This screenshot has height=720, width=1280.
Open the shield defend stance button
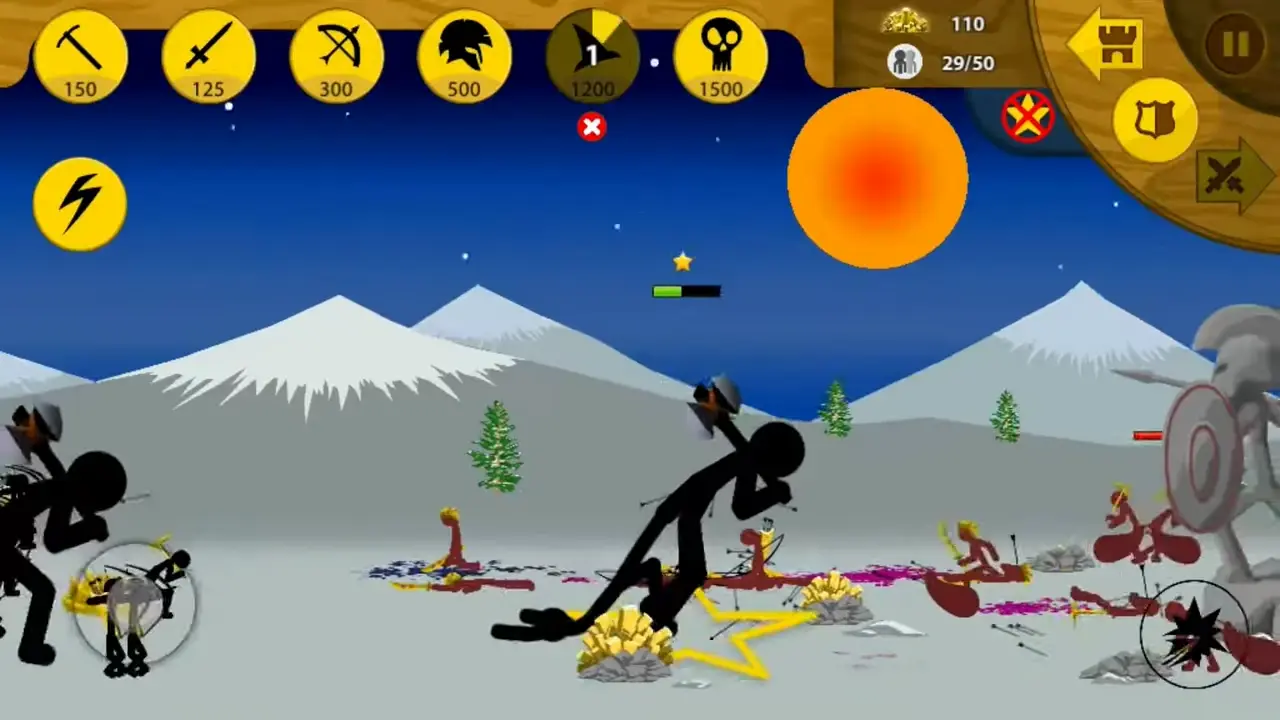point(1156,120)
